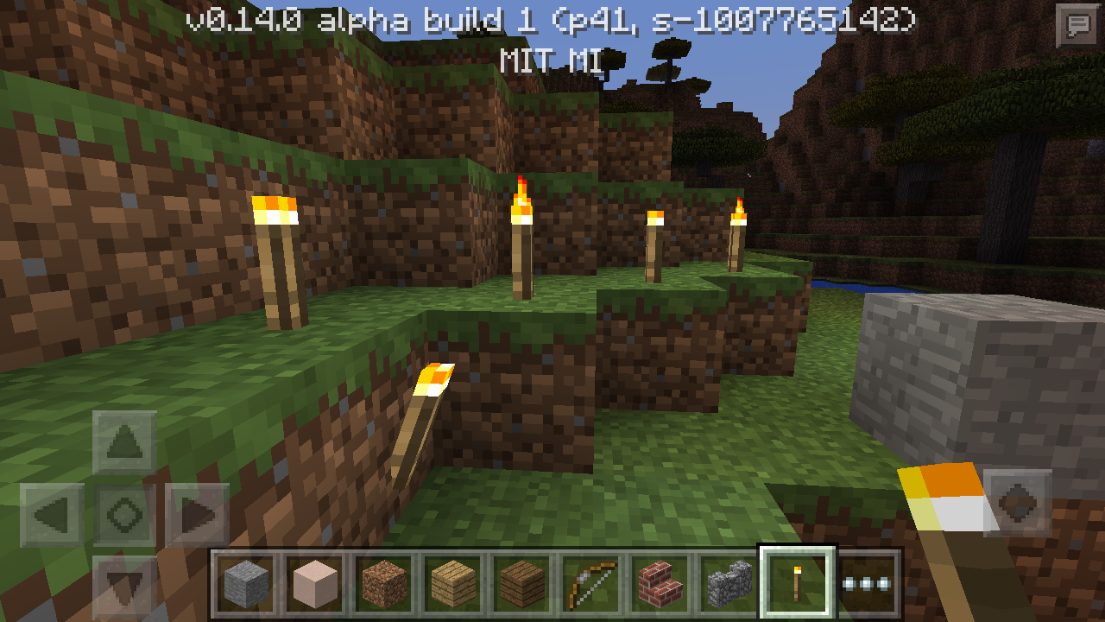Open the inventory with the three-dots button
This screenshot has width=1105, height=622.
tap(866, 583)
